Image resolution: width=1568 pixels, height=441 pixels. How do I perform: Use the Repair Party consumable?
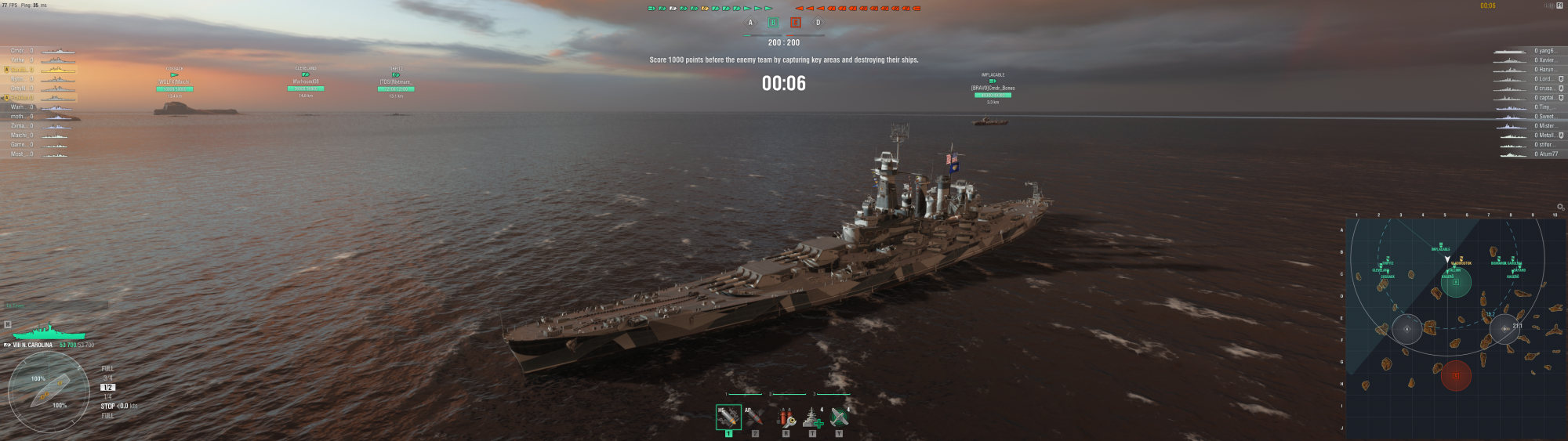point(812,417)
